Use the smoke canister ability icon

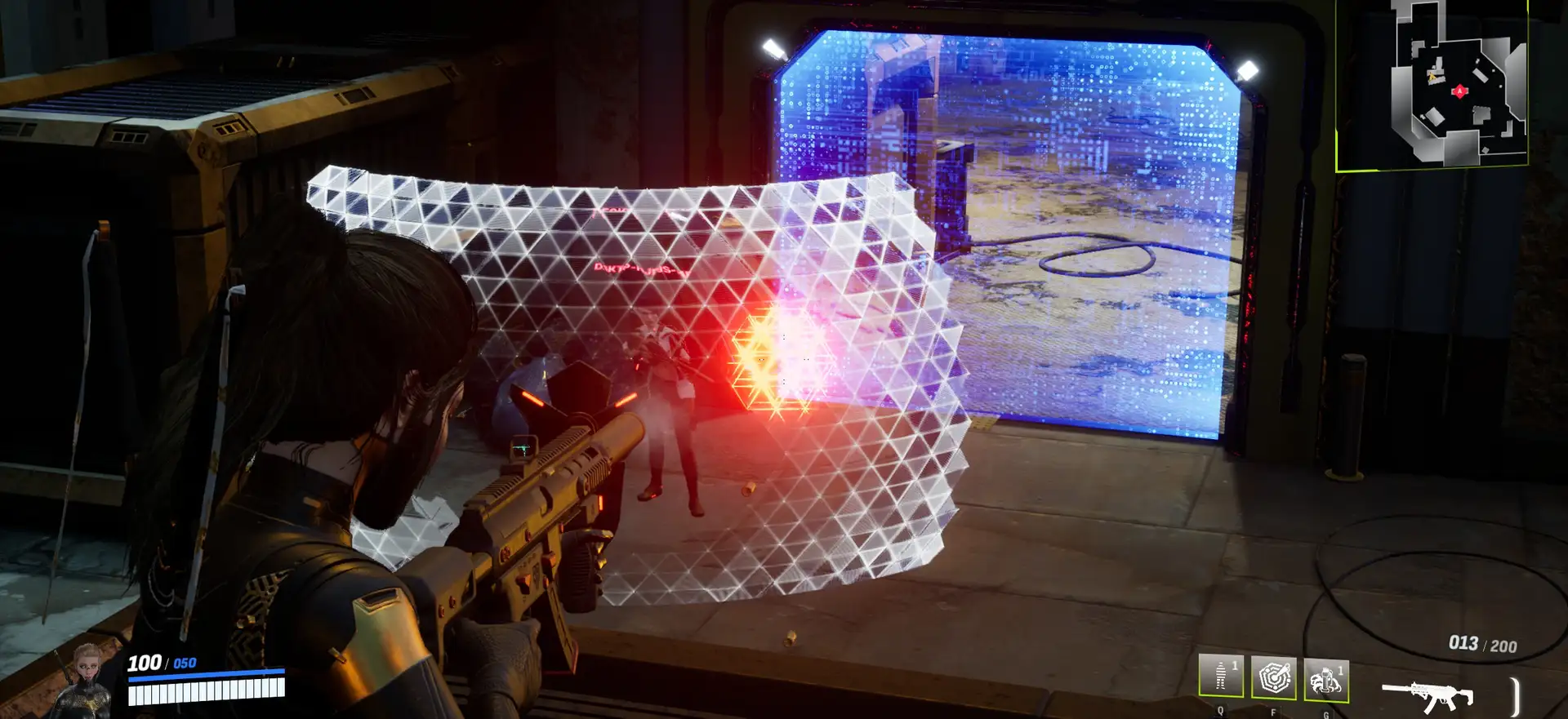click(1325, 679)
